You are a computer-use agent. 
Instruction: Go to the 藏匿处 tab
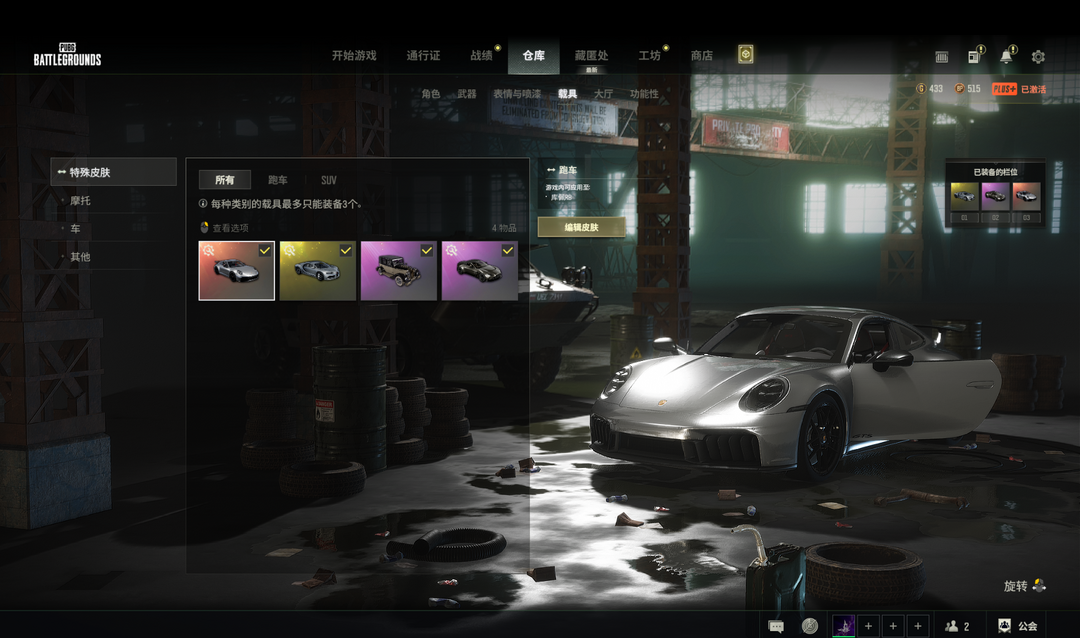point(591,56)
